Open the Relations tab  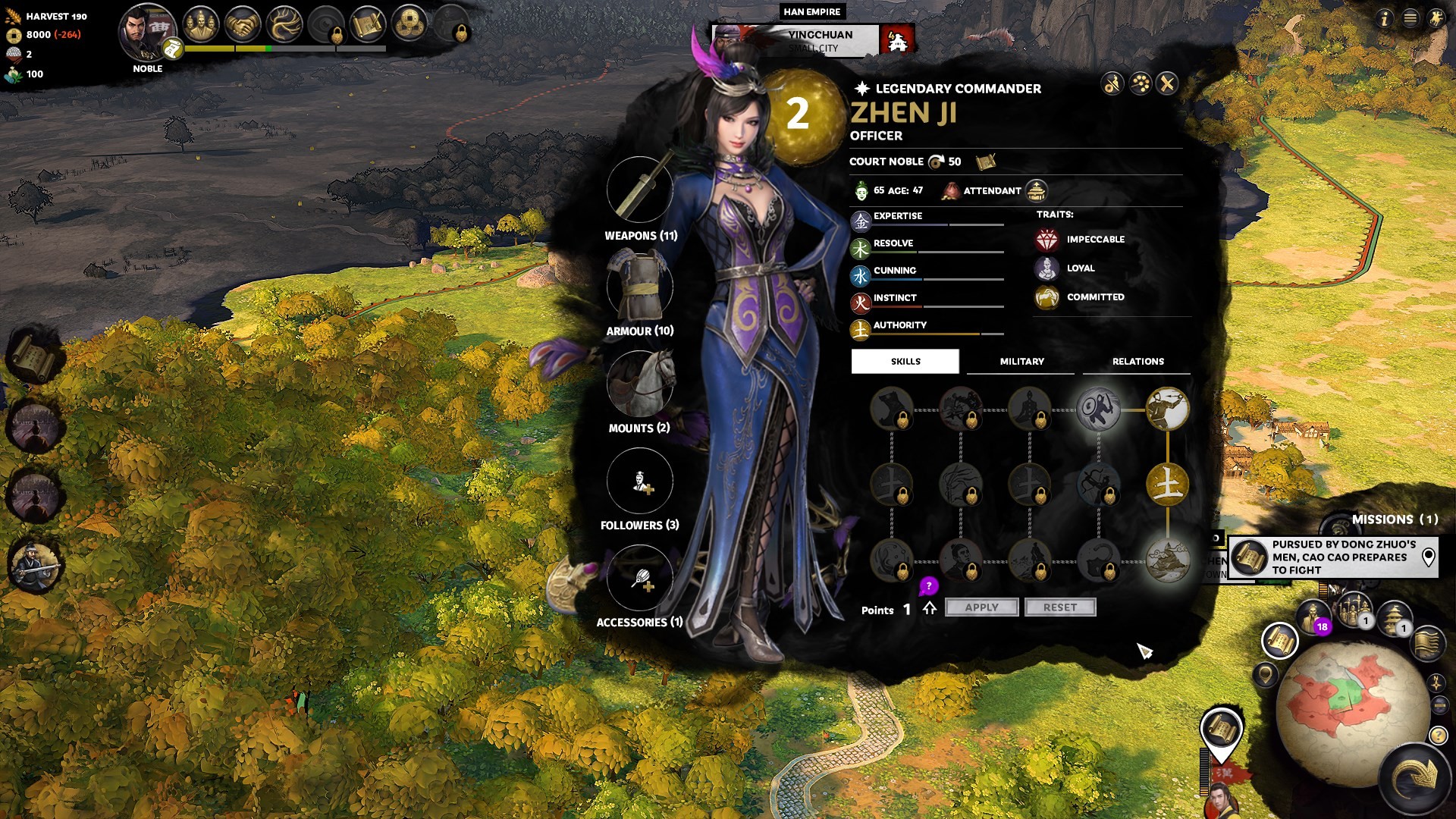tap(1137, 362)
